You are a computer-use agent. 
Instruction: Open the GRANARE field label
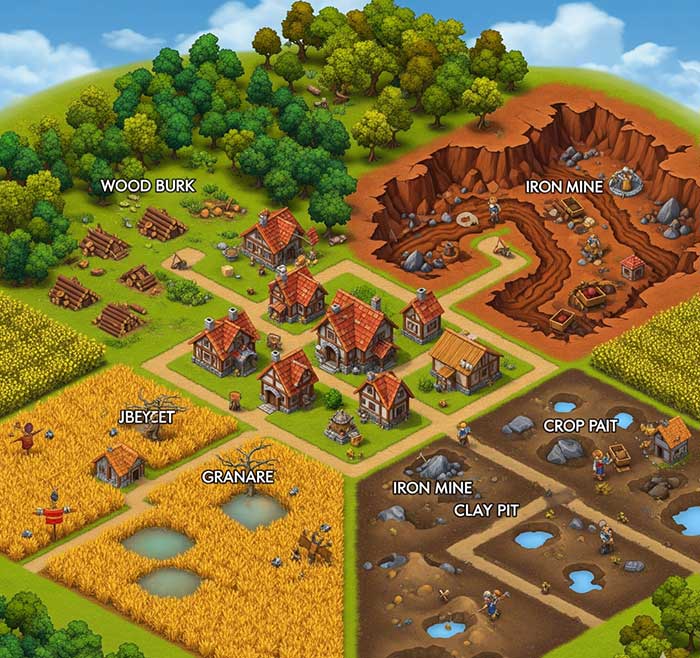pos(238,477)
